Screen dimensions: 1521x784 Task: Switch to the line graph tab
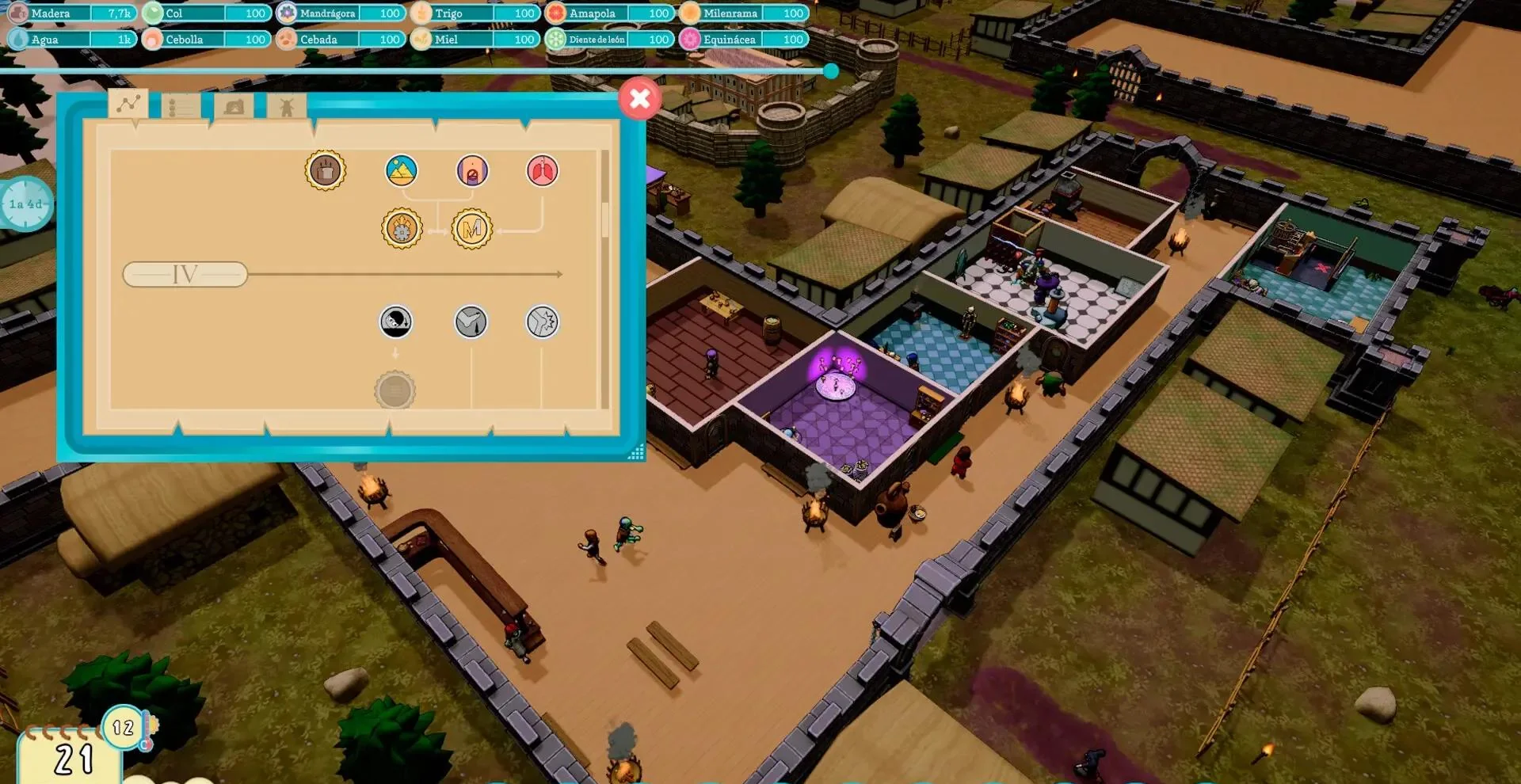tap(128, 104)
